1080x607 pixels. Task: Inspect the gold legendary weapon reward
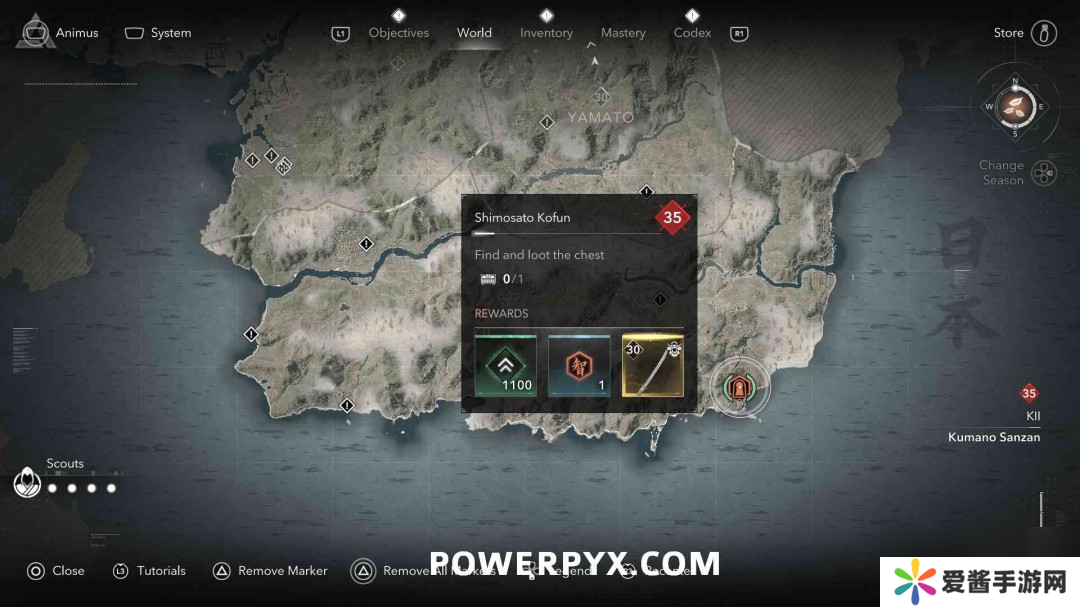[653, 366]
